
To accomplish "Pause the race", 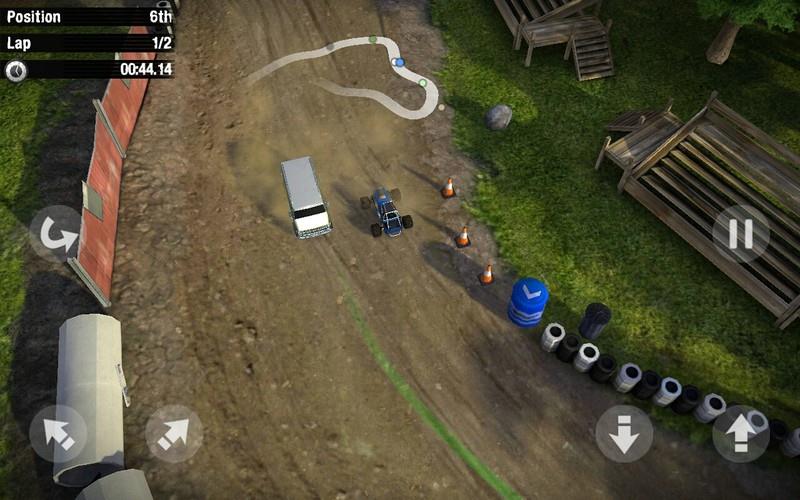I will click(741, 234).
